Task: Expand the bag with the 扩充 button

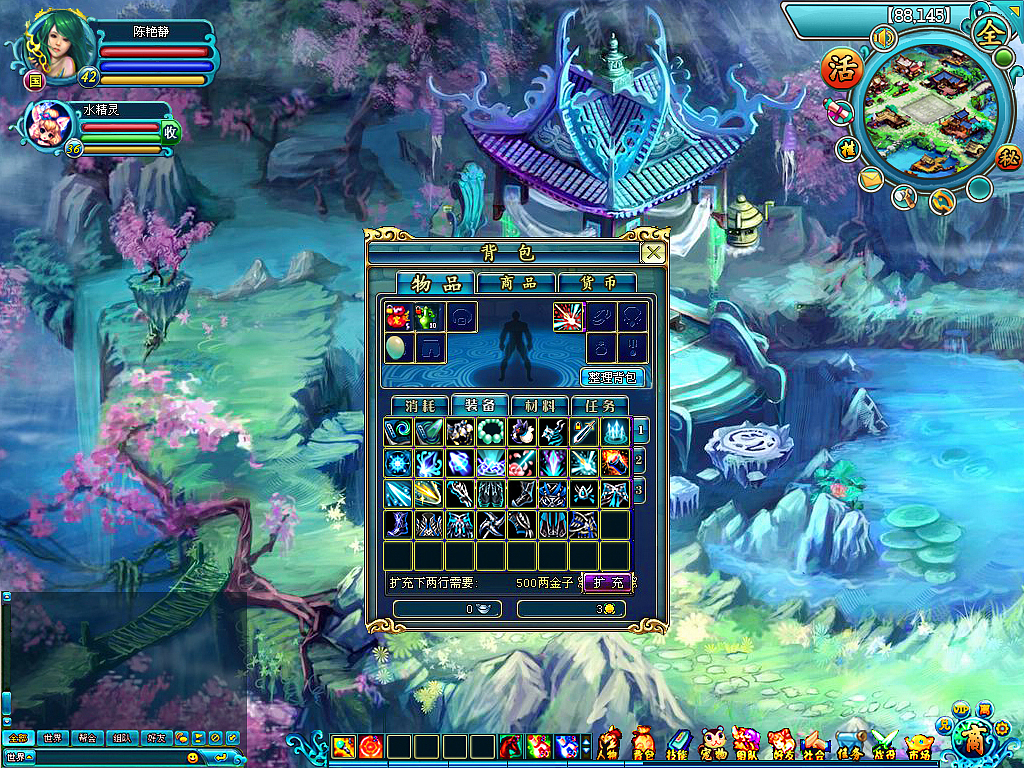Action: point(606,582)
